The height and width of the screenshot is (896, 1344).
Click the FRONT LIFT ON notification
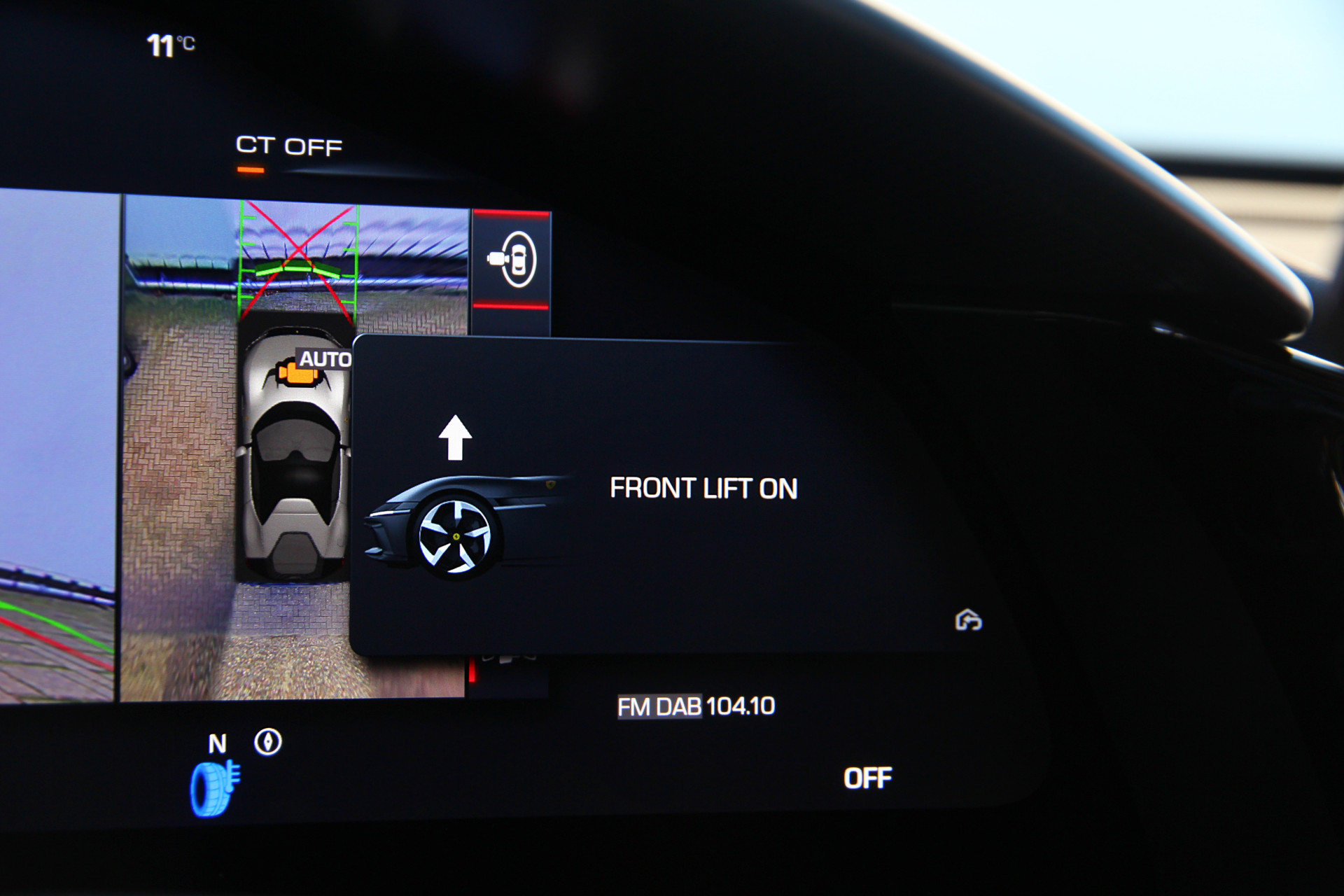pyautogui.click(x=703, y=489)
